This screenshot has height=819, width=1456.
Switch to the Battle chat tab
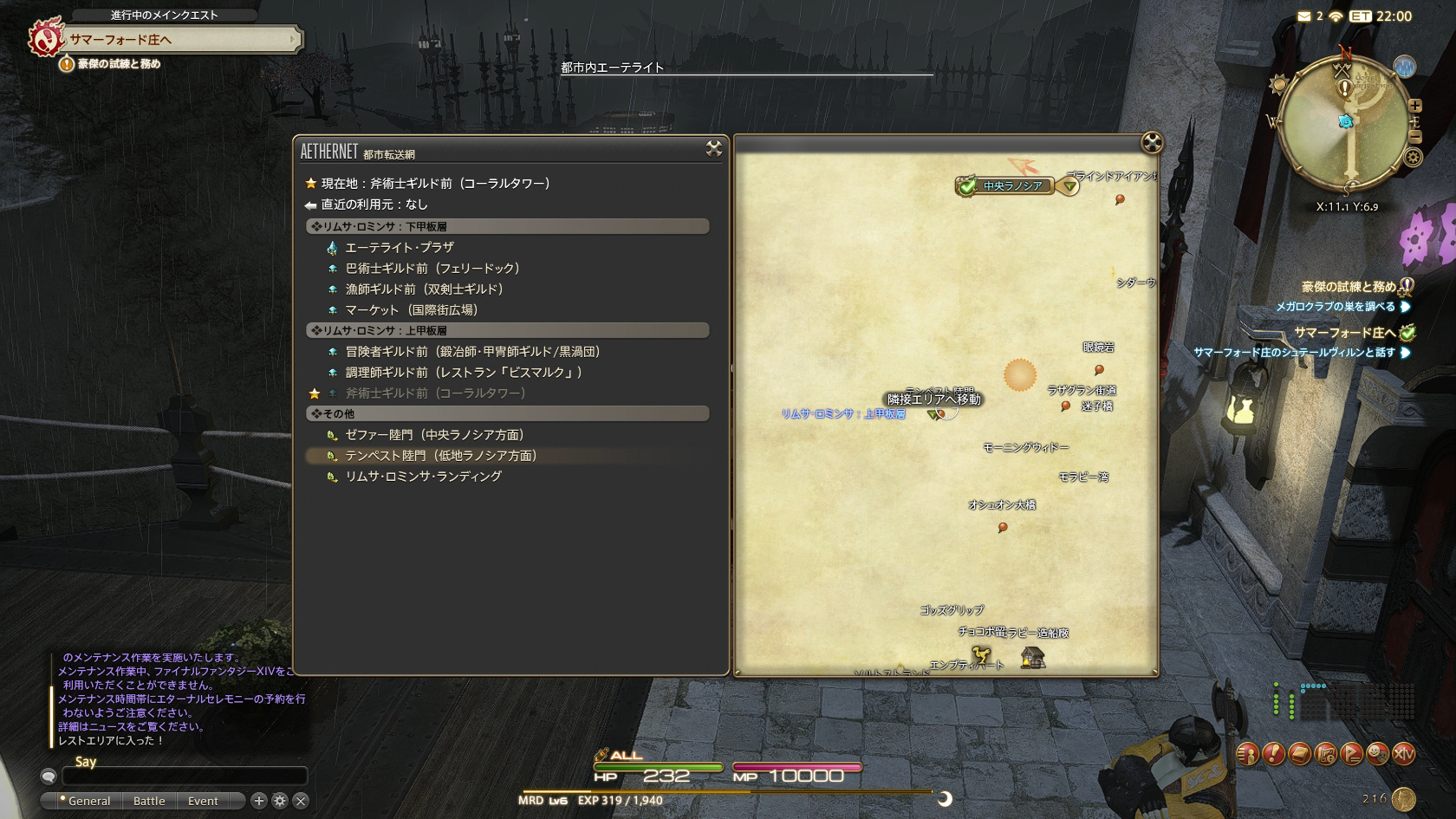pos(149,801)
